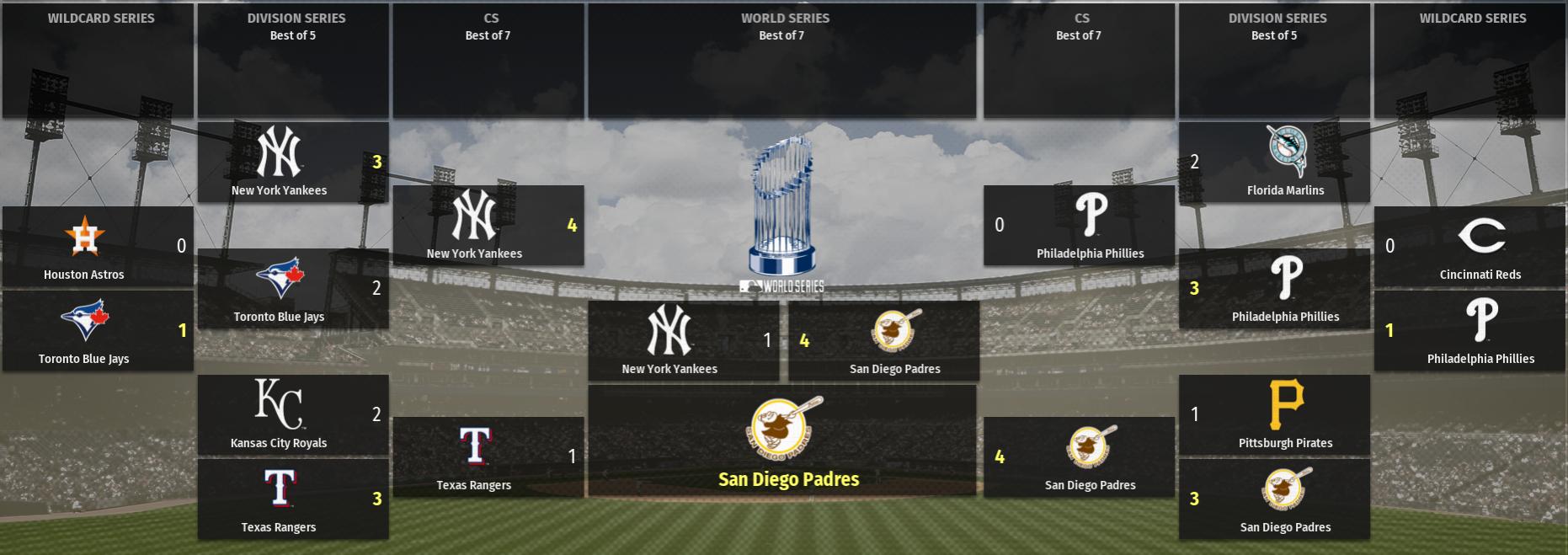Click the World Series trophy logo
The image size is (1568, 555).
click(781, 211)
